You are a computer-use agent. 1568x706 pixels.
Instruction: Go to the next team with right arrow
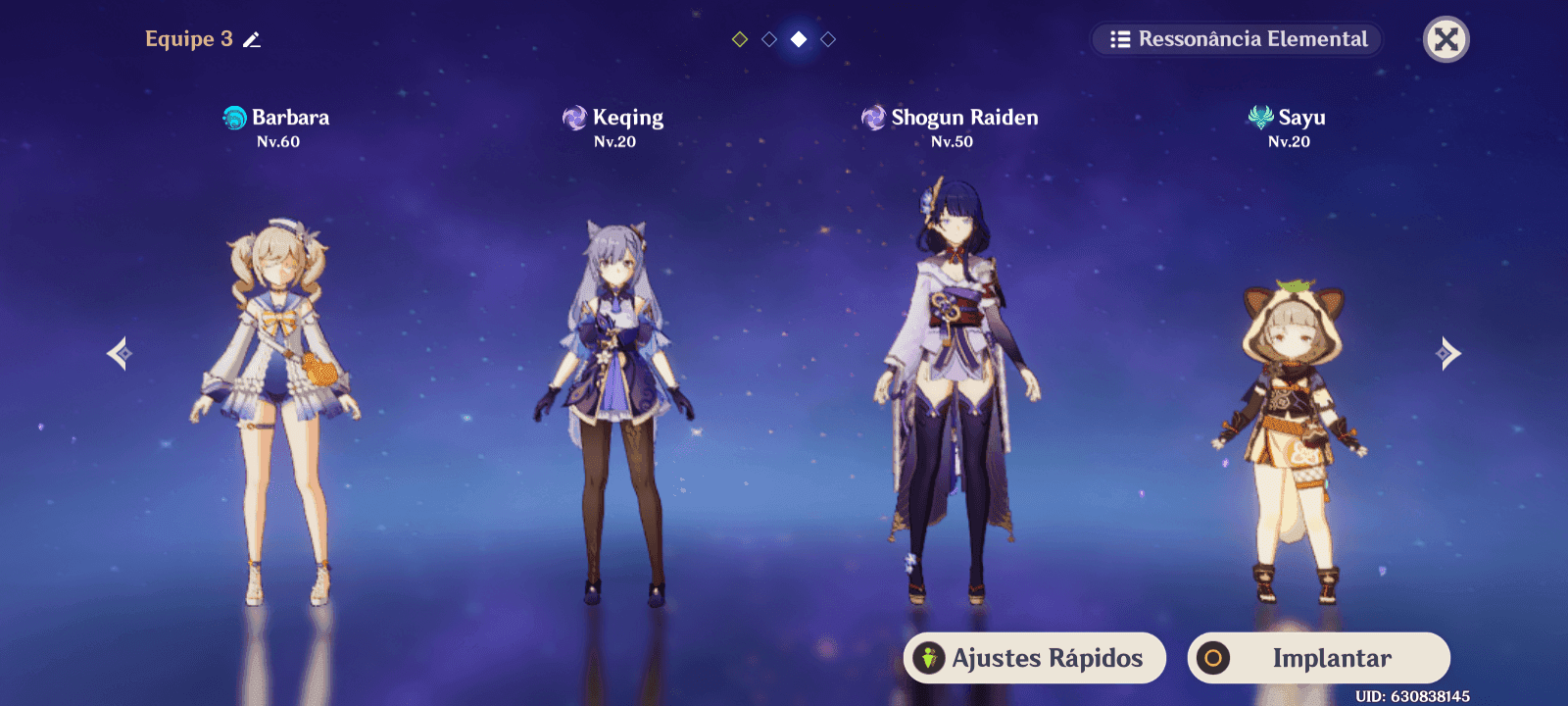(1448, 353)
